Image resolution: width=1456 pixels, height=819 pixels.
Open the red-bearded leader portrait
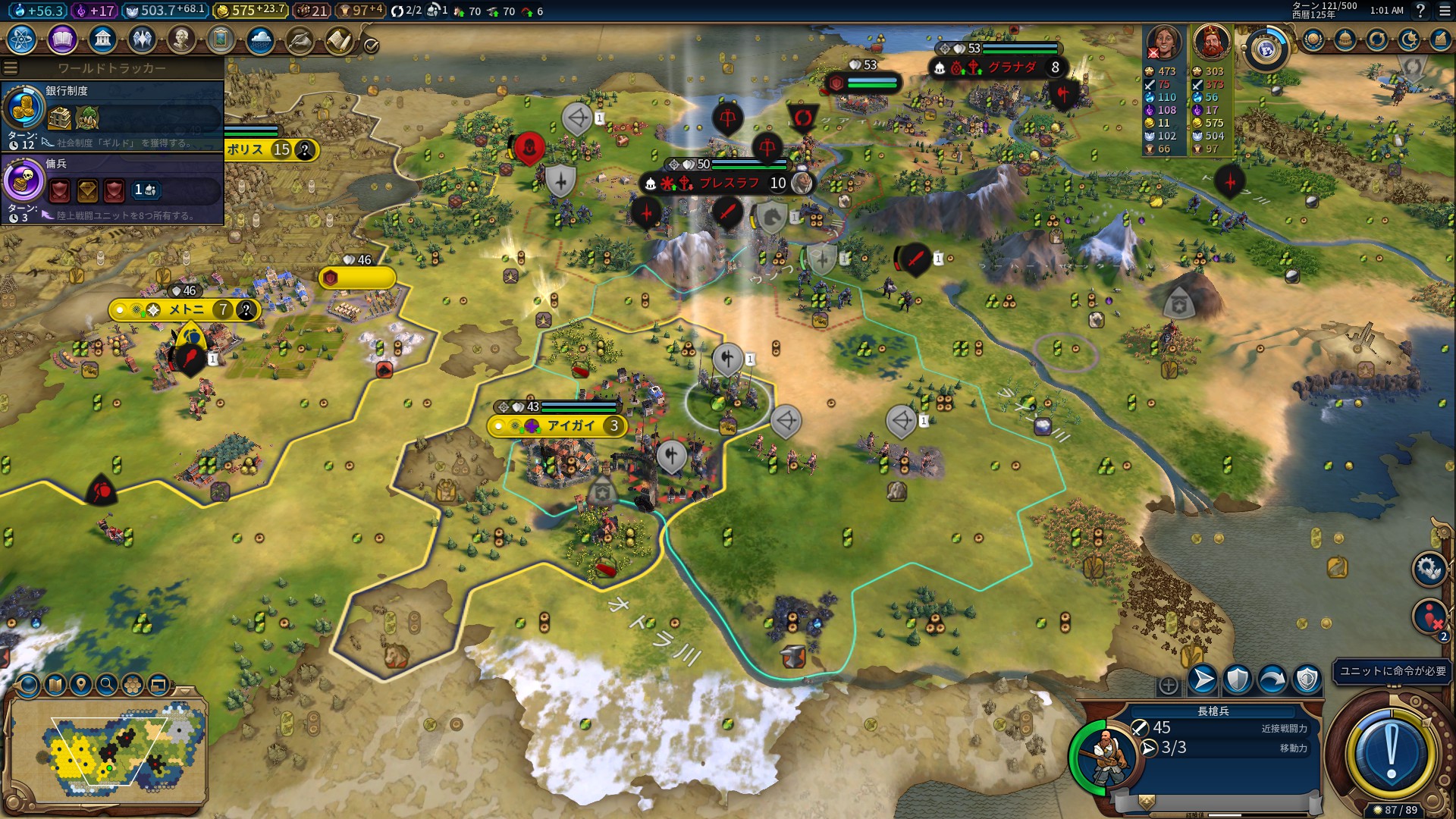tap(1211, 42)
